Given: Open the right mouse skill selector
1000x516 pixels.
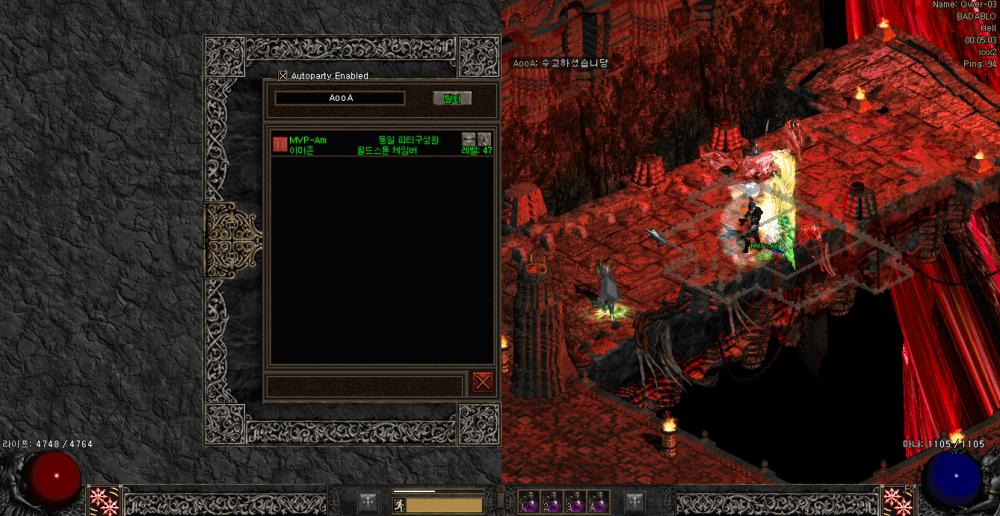Looking at the screenshot, I should (x=896, y=500).
